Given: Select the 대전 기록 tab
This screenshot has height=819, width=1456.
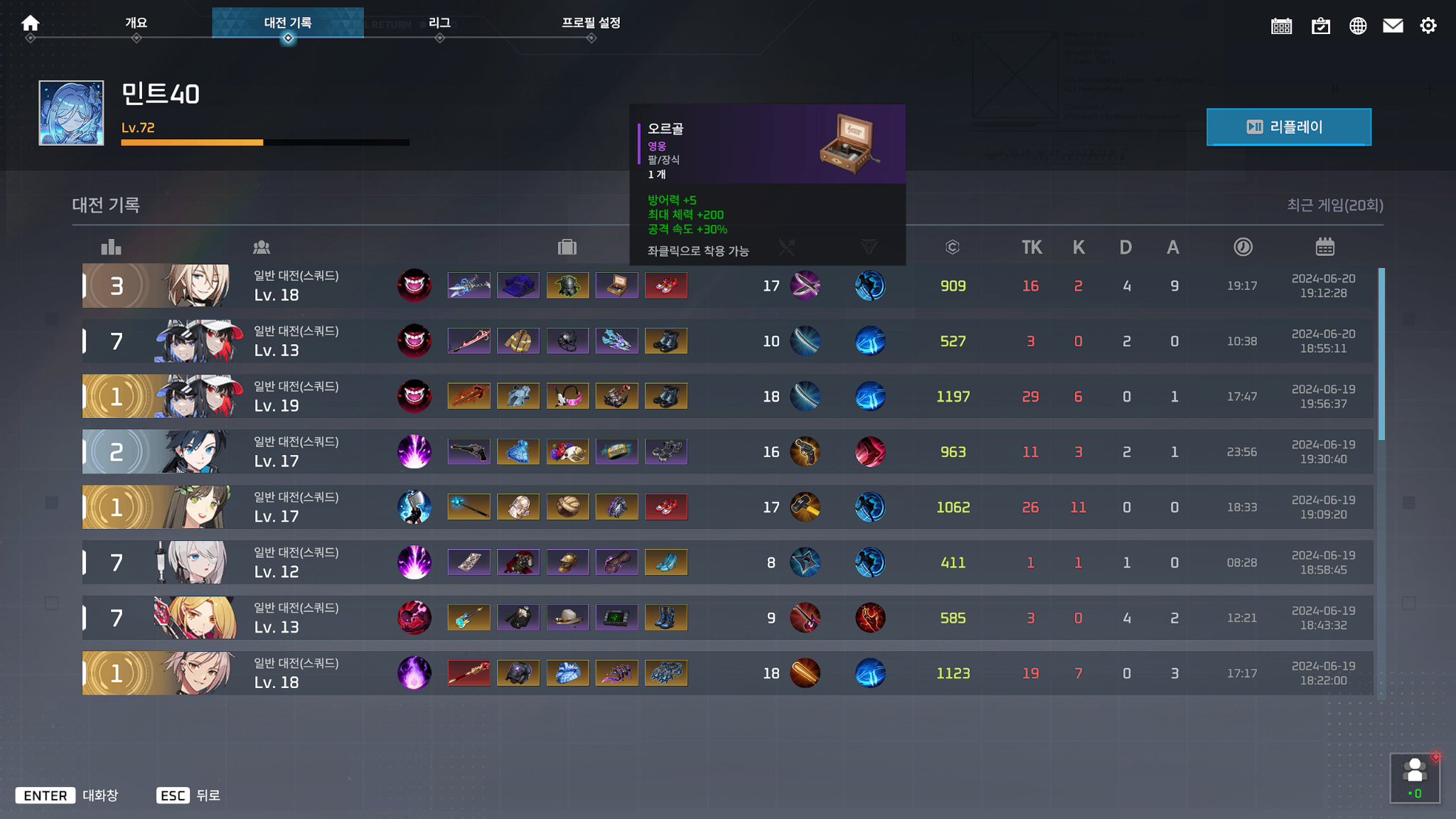Looking at the screenshot, I should pyautogui.click(x=287, y=23).
